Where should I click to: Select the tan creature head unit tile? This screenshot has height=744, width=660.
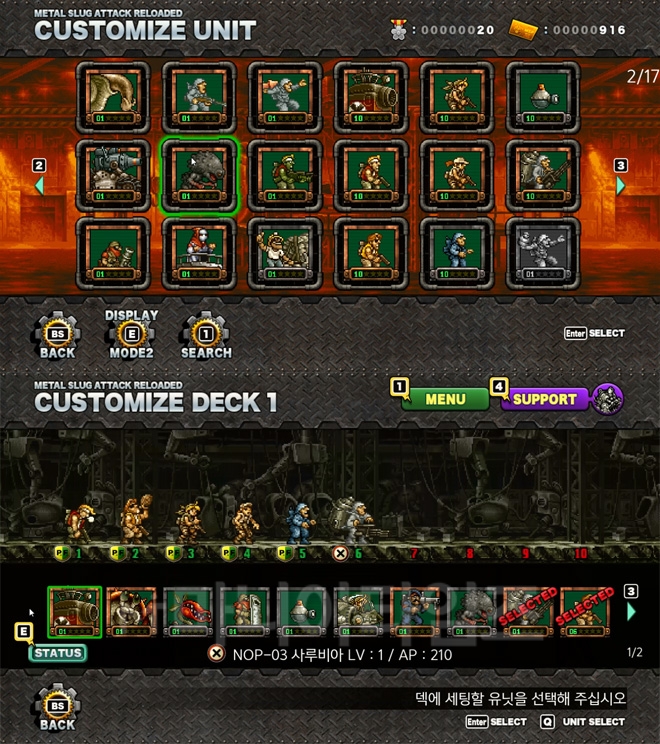(x=114, y=98)
